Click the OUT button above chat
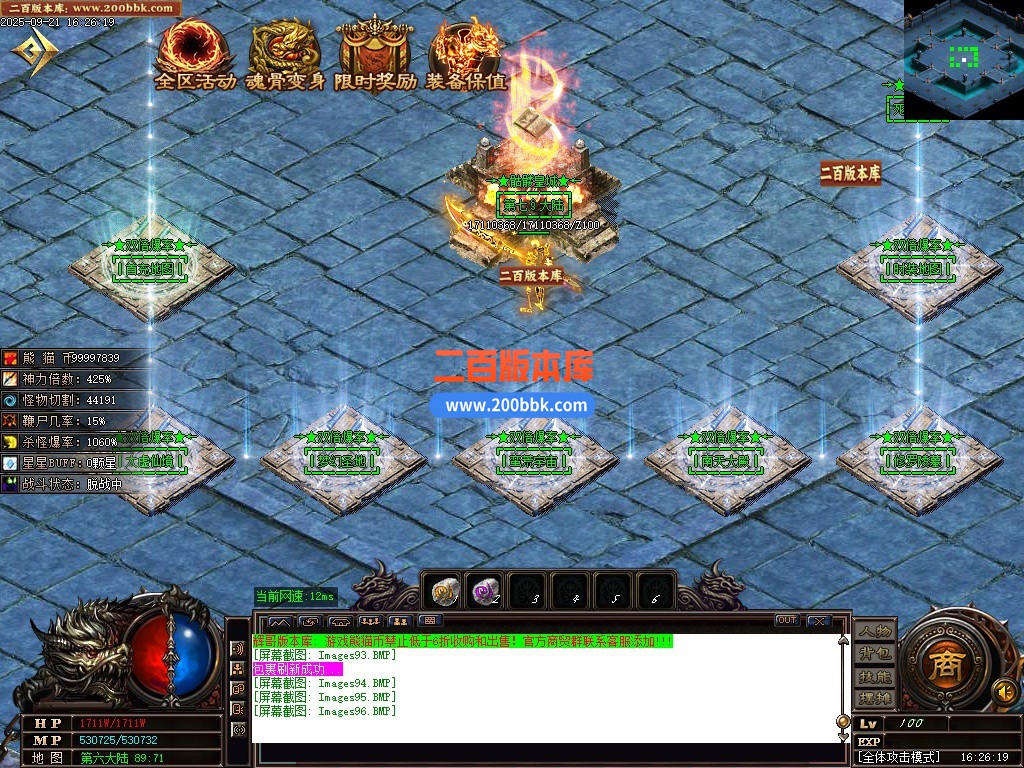1024x768 pixels. pos(787,621)
